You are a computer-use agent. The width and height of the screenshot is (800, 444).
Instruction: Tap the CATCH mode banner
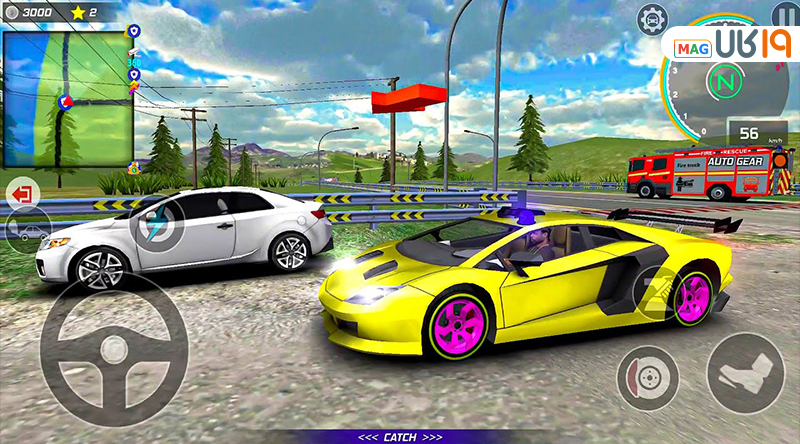400,437
